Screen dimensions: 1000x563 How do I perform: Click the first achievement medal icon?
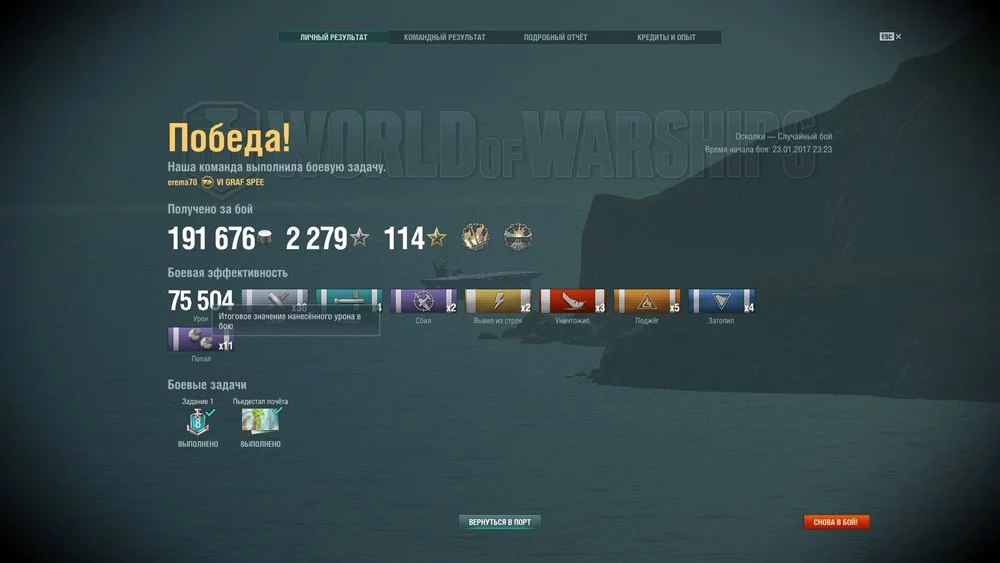pos(475,238)
